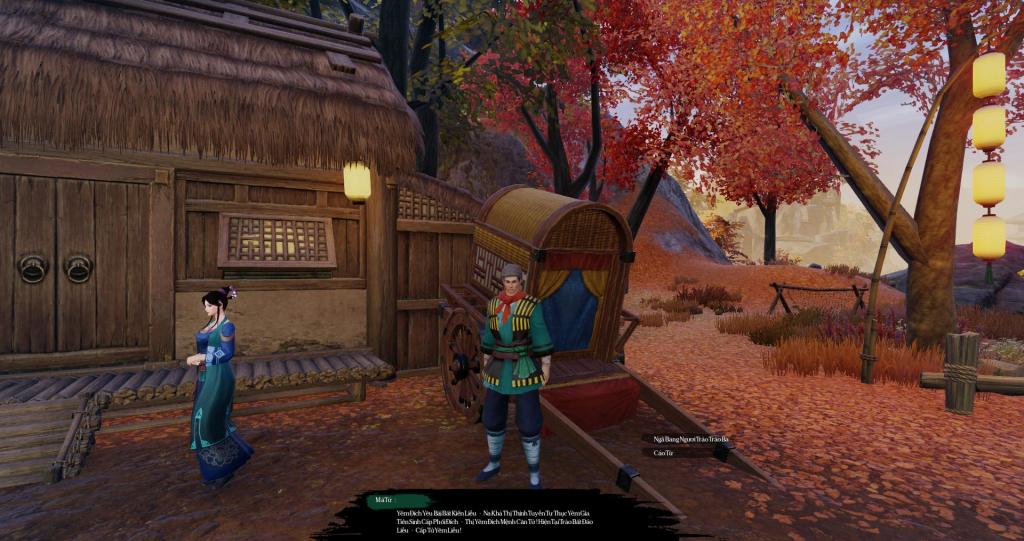Choose the 'Ngã Bang Ngươi Trảo Trảo Ba' reply

click(x=690, y=439)
